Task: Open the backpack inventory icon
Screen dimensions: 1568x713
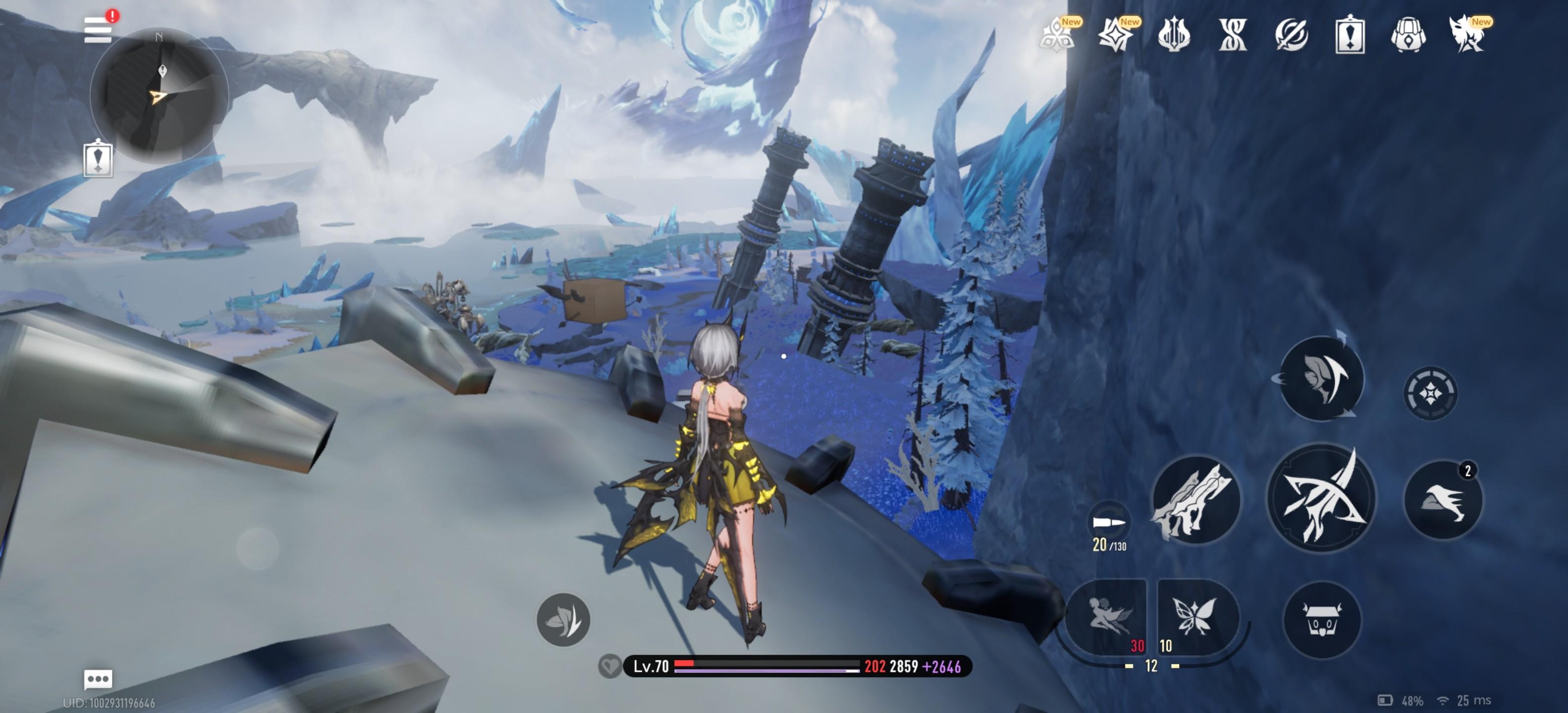Action: (x=1408, y=35)
